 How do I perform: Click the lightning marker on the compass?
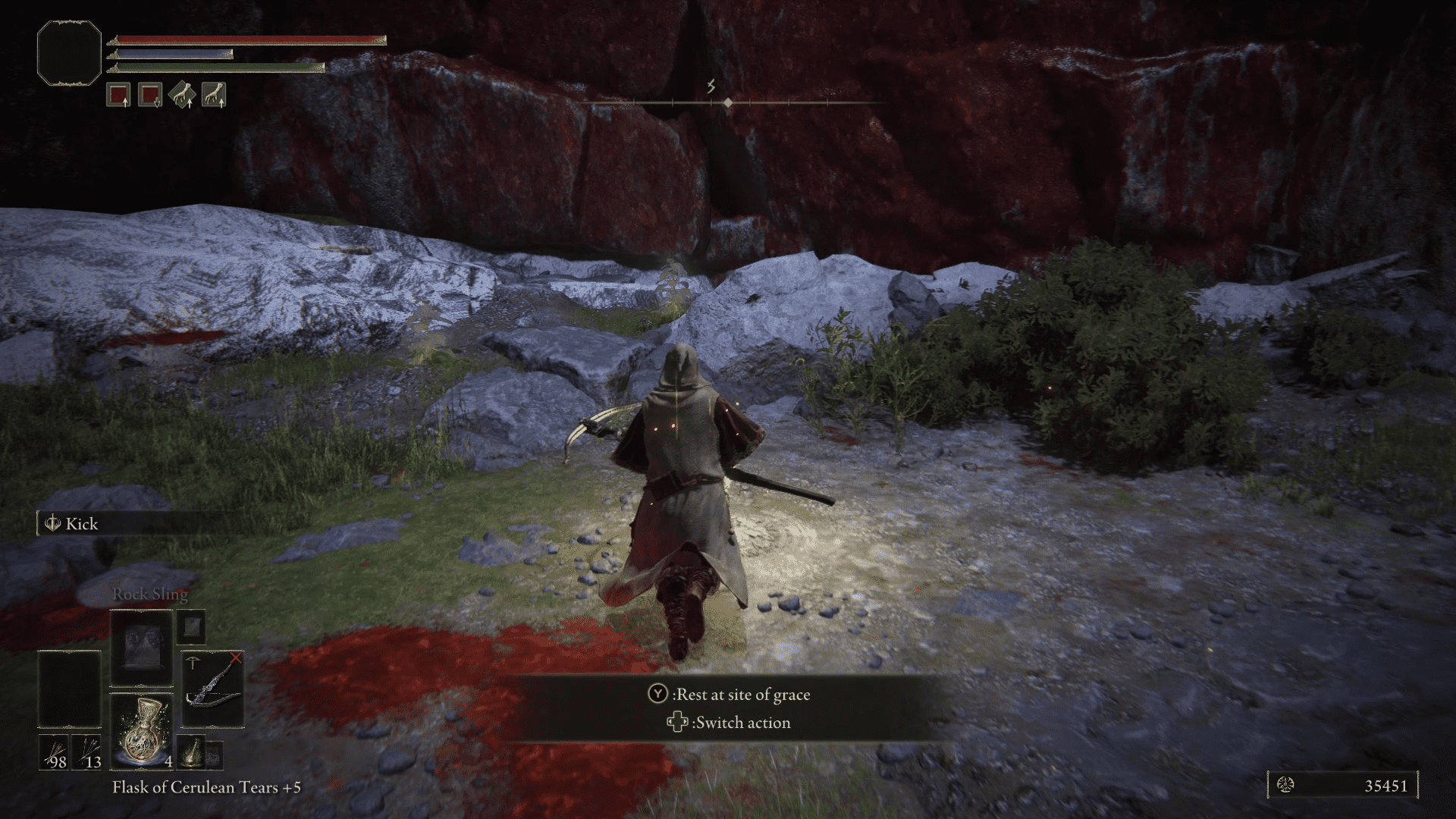click(x=711, y=86)
